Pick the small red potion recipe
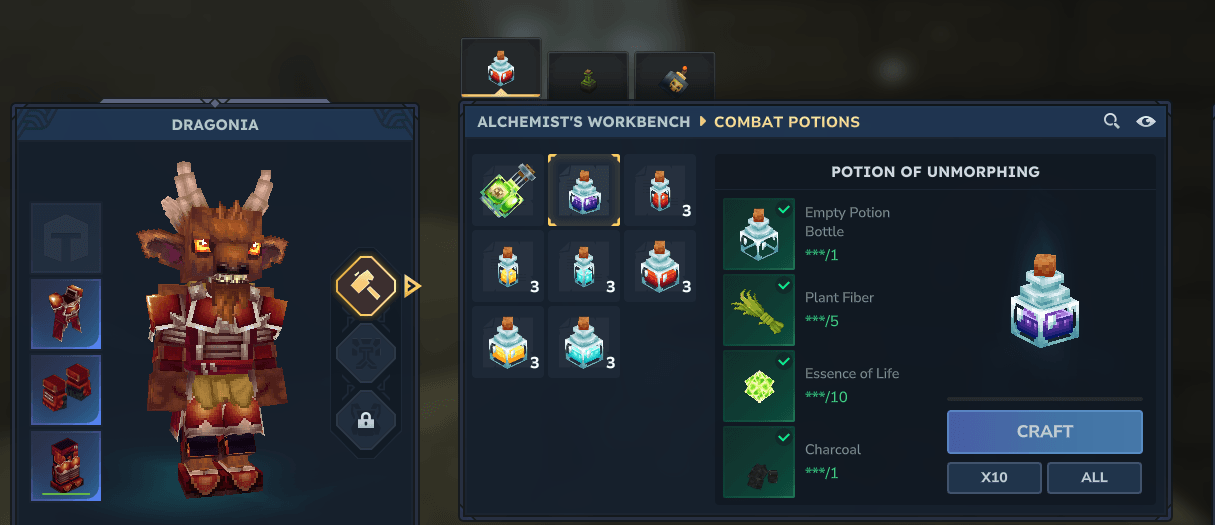Image resolution: width=1215 pixels, height=525 pixels. tap(660, 190)
